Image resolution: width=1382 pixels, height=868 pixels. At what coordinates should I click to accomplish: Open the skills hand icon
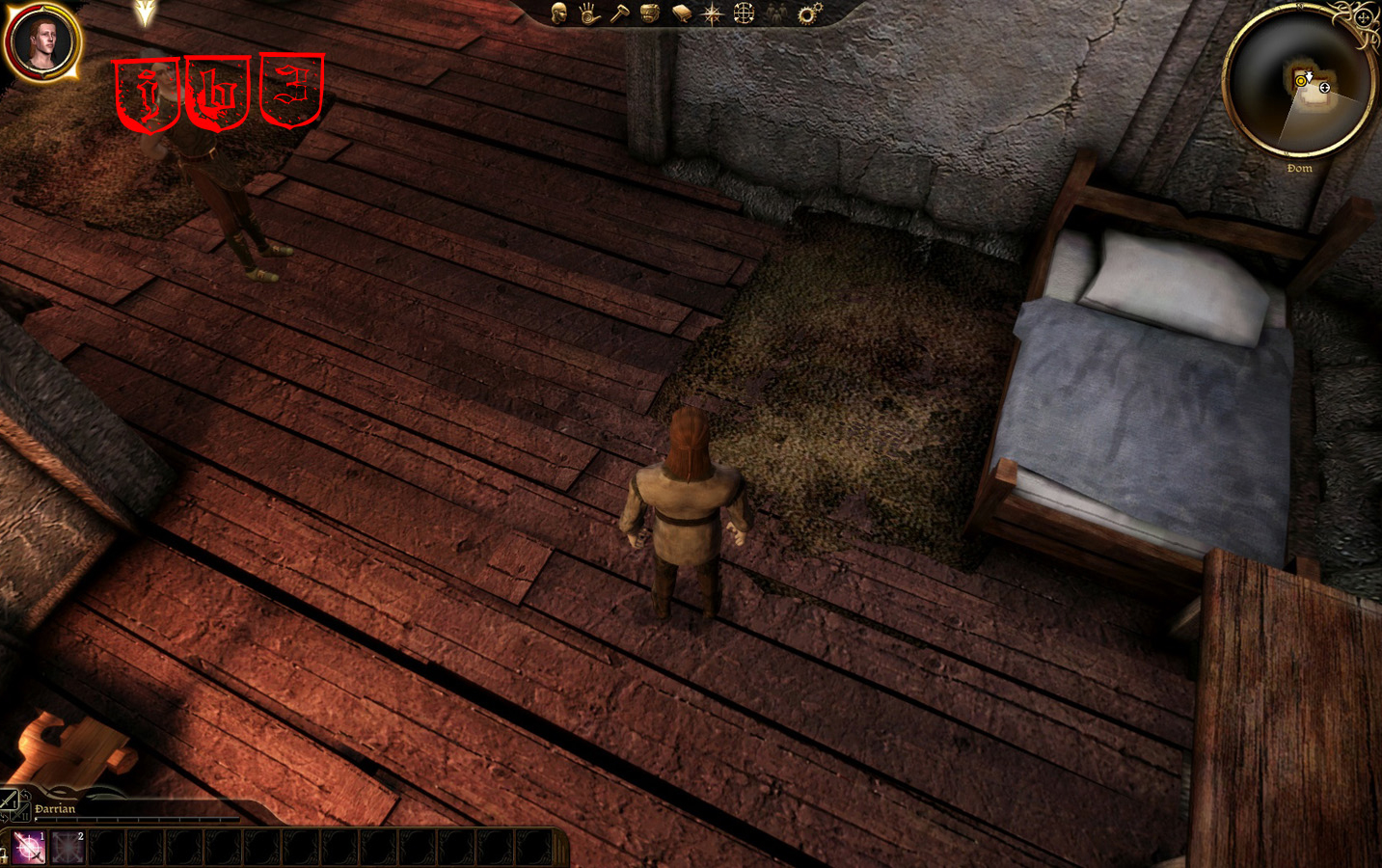tap(589, 13)
